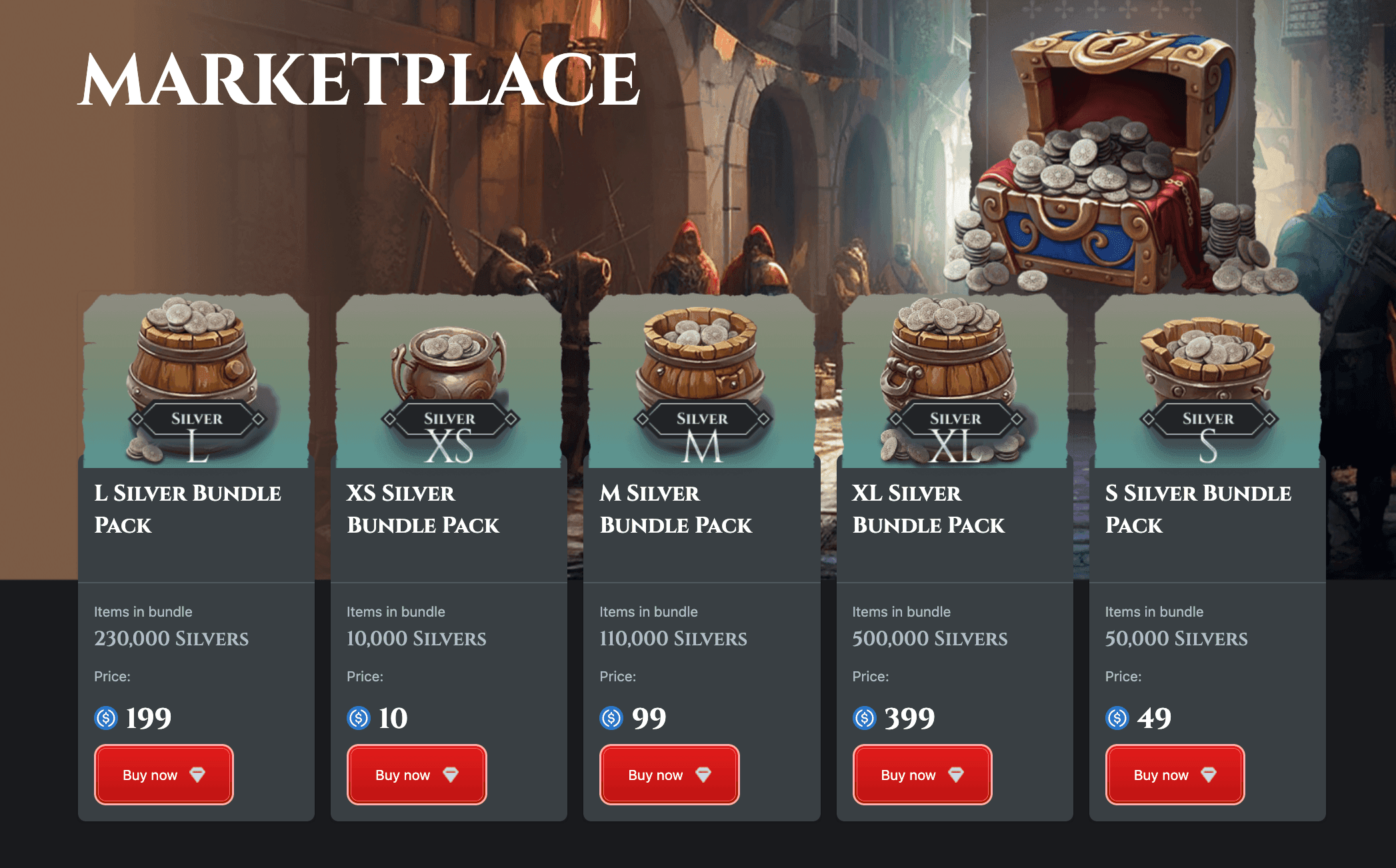Click the coin price icon on XL Silver Bundle
The width and height of the screenshot is (1396, 868).
pos(864,719)
